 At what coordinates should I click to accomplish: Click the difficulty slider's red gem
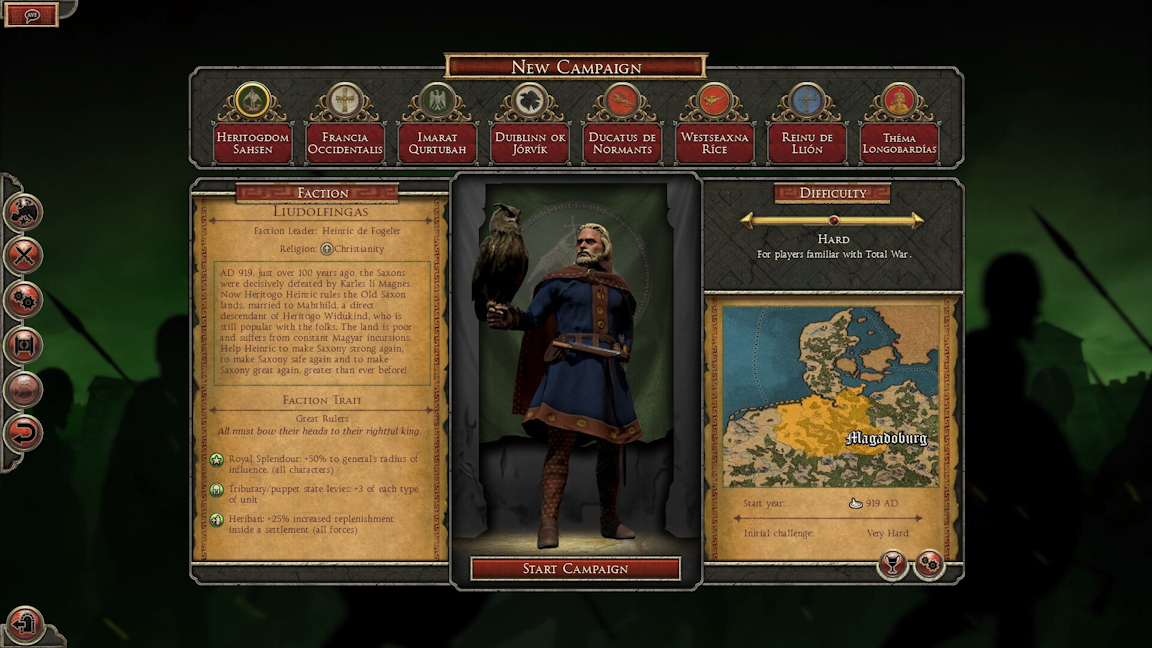tap(832, 221)
